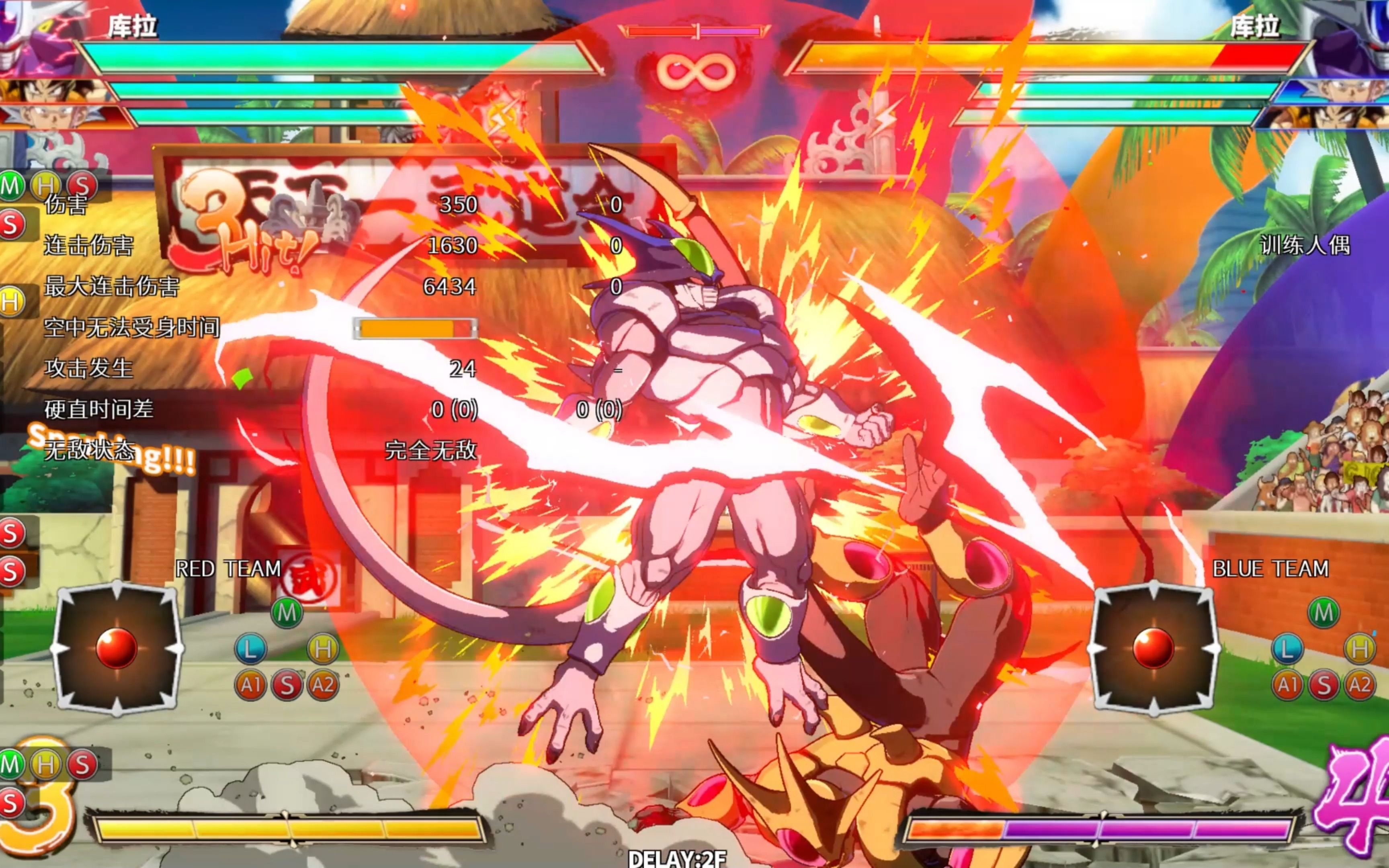Click the BLUE TEAM pad's blue L button
The image size is (1389, 868).
[x=1287, y=649]
